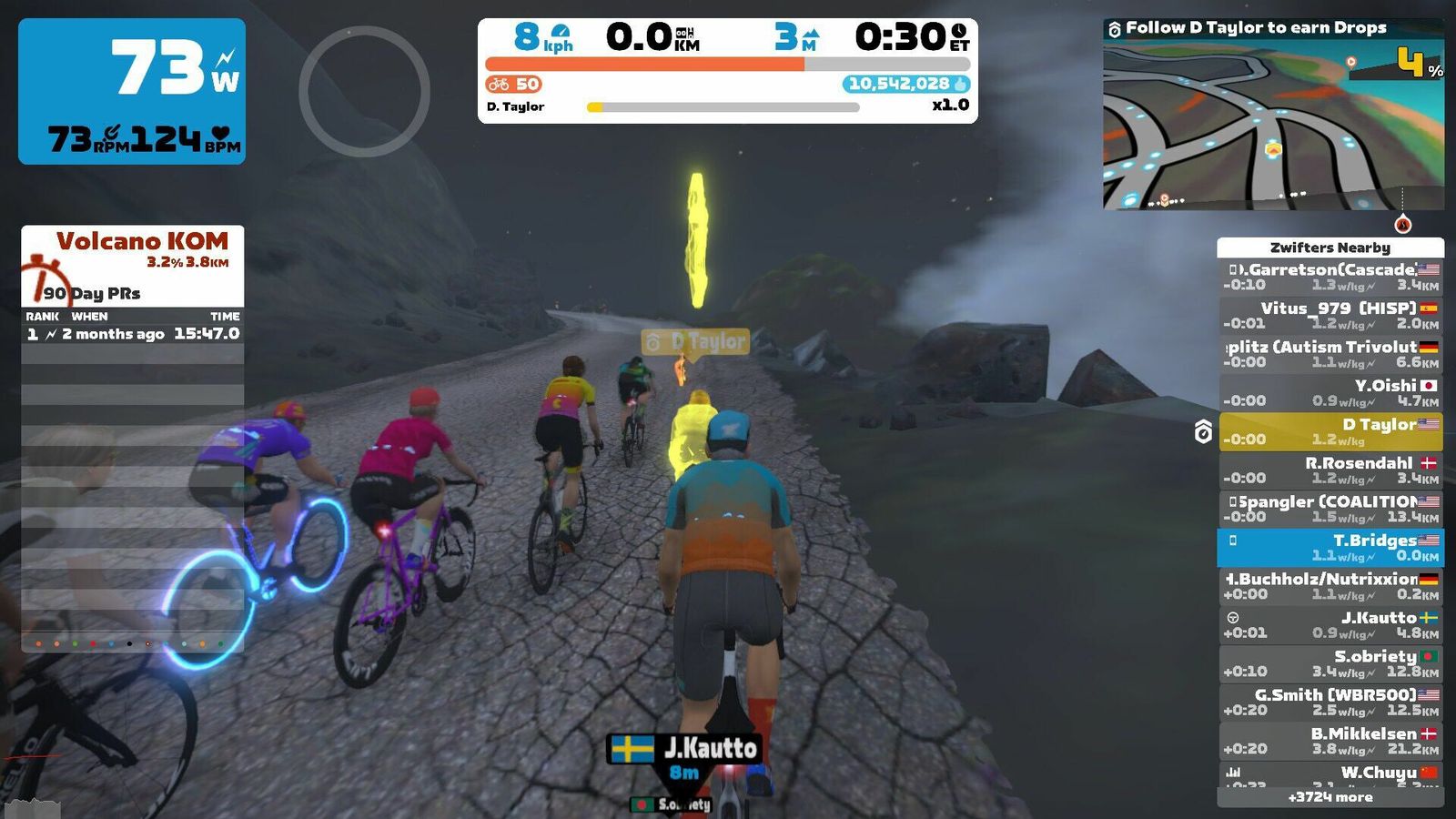The height and width of the screenshot is (819, 1456).
Task: Click the J.Kautto rider name tag
Action: point(684,749)
